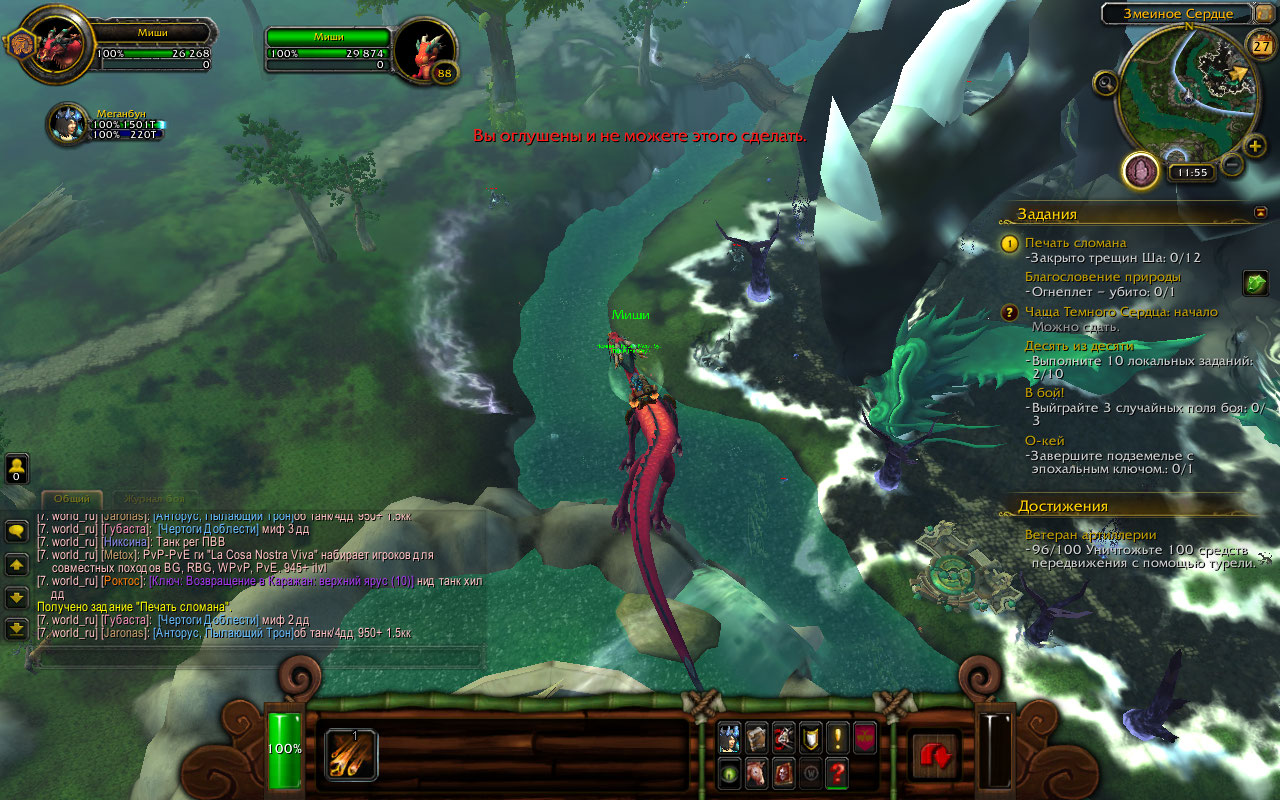Zoom out the minimap with minus button
Viewport: 1280px width, 800px height.
point(1232,163)
